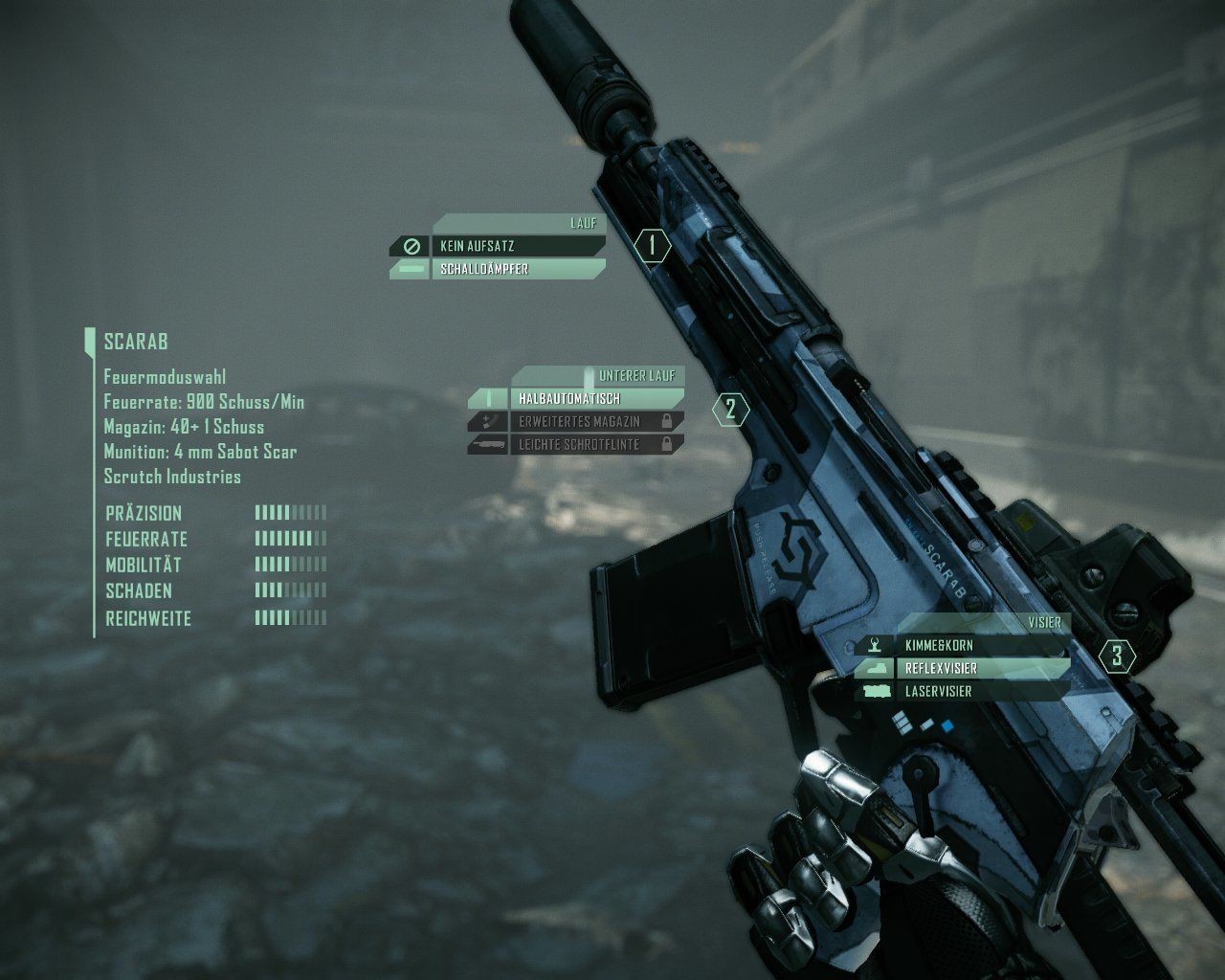Equip the Schalldämpfer attachment
The height and width of the screenshot is (980, 1225).
(x=517, y=269)
